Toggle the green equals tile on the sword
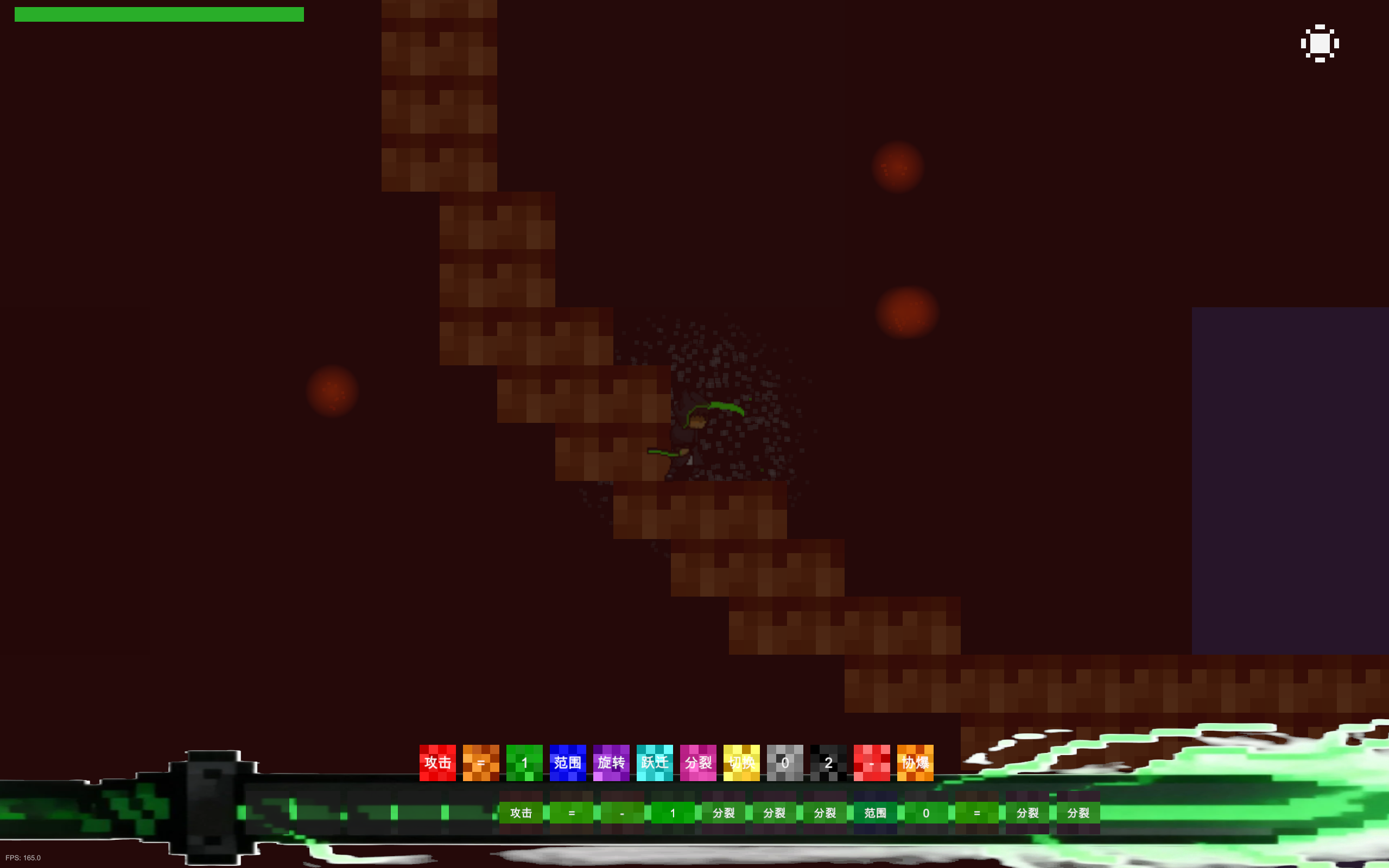1389x868 pixels. [x=572, y=814]
